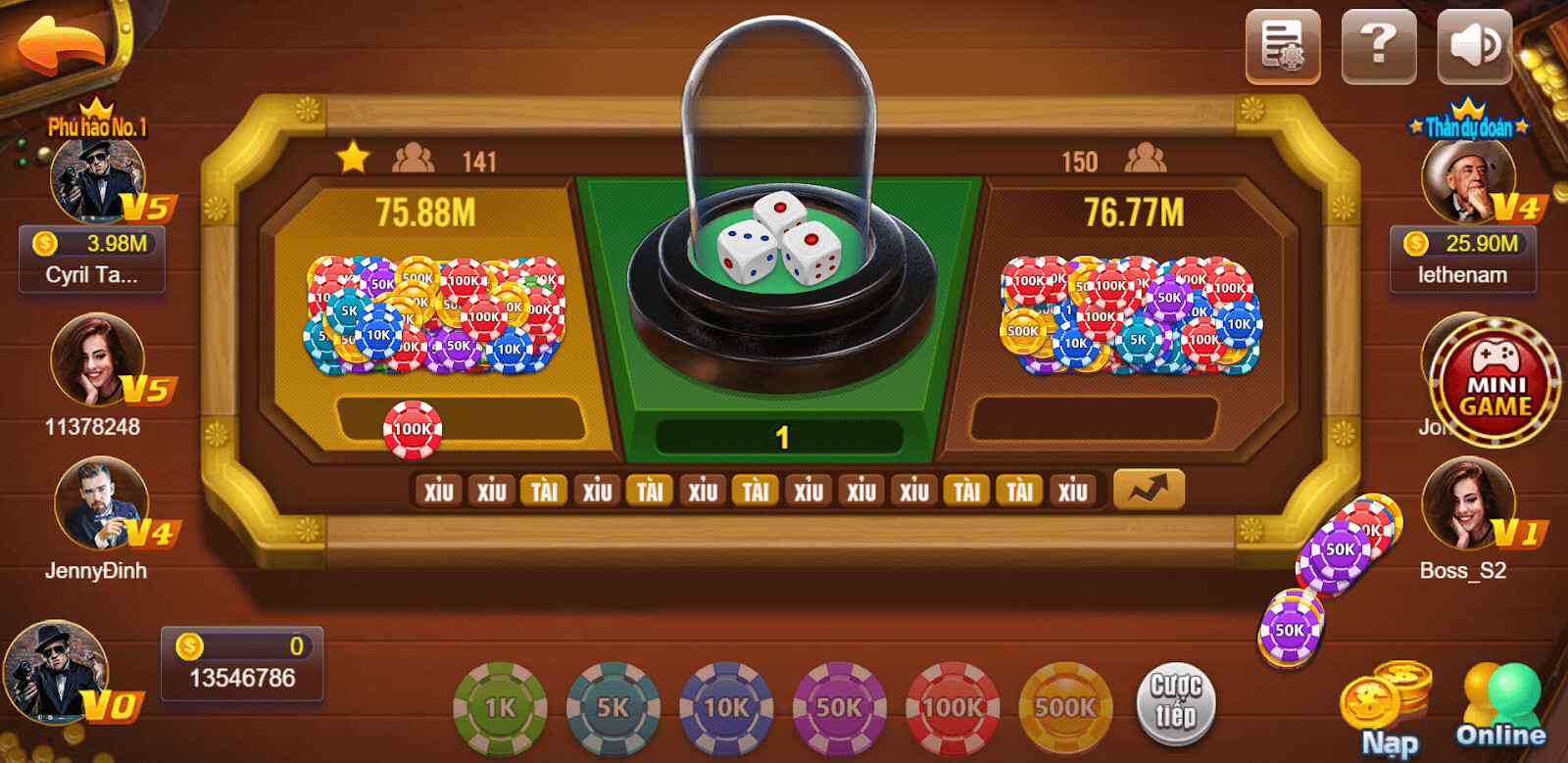Click a highlighted TÀI result marker
The image size is (1568, 763).
(545, 489)
